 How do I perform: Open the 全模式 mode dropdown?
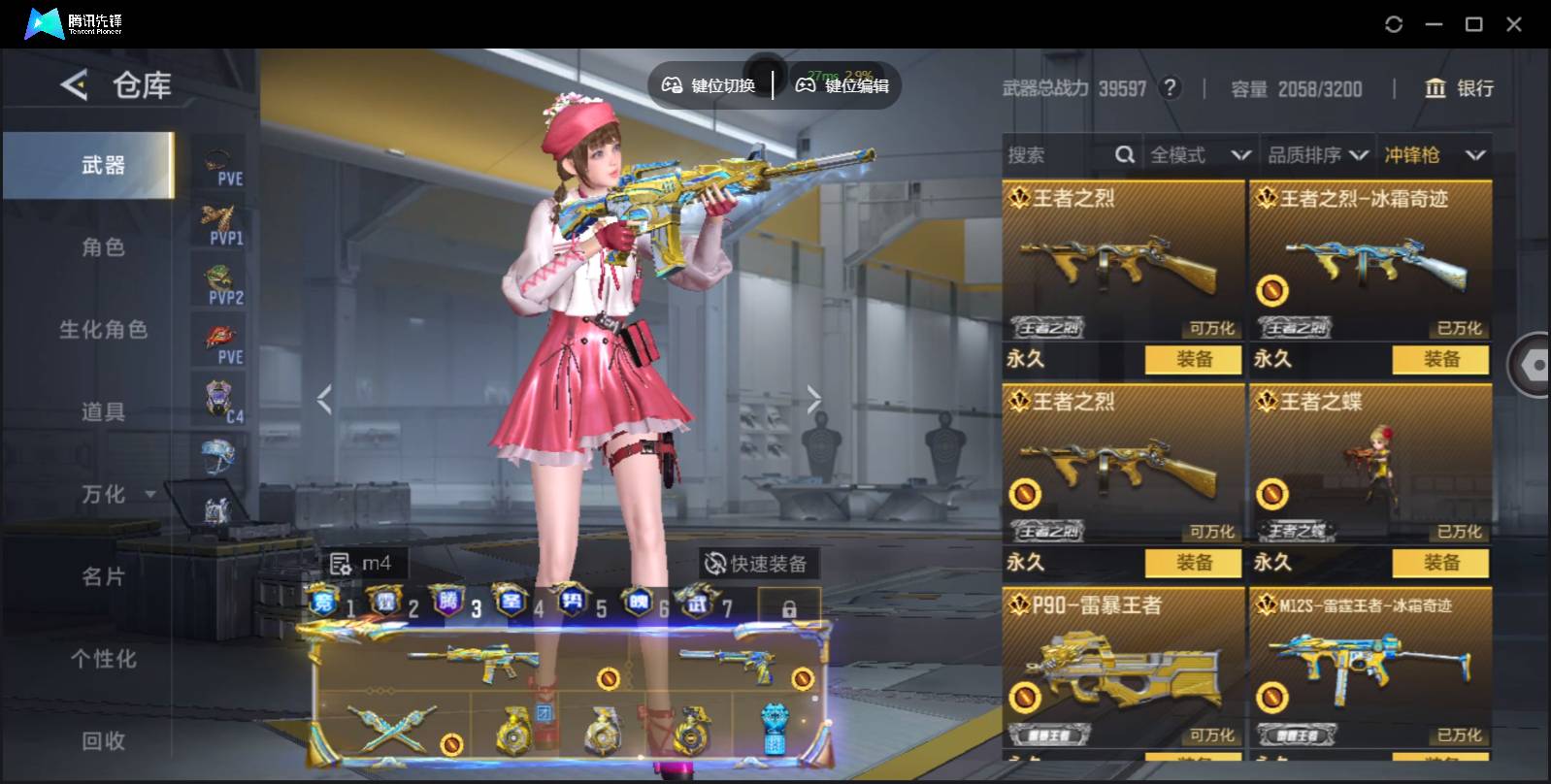point(1200,155)
